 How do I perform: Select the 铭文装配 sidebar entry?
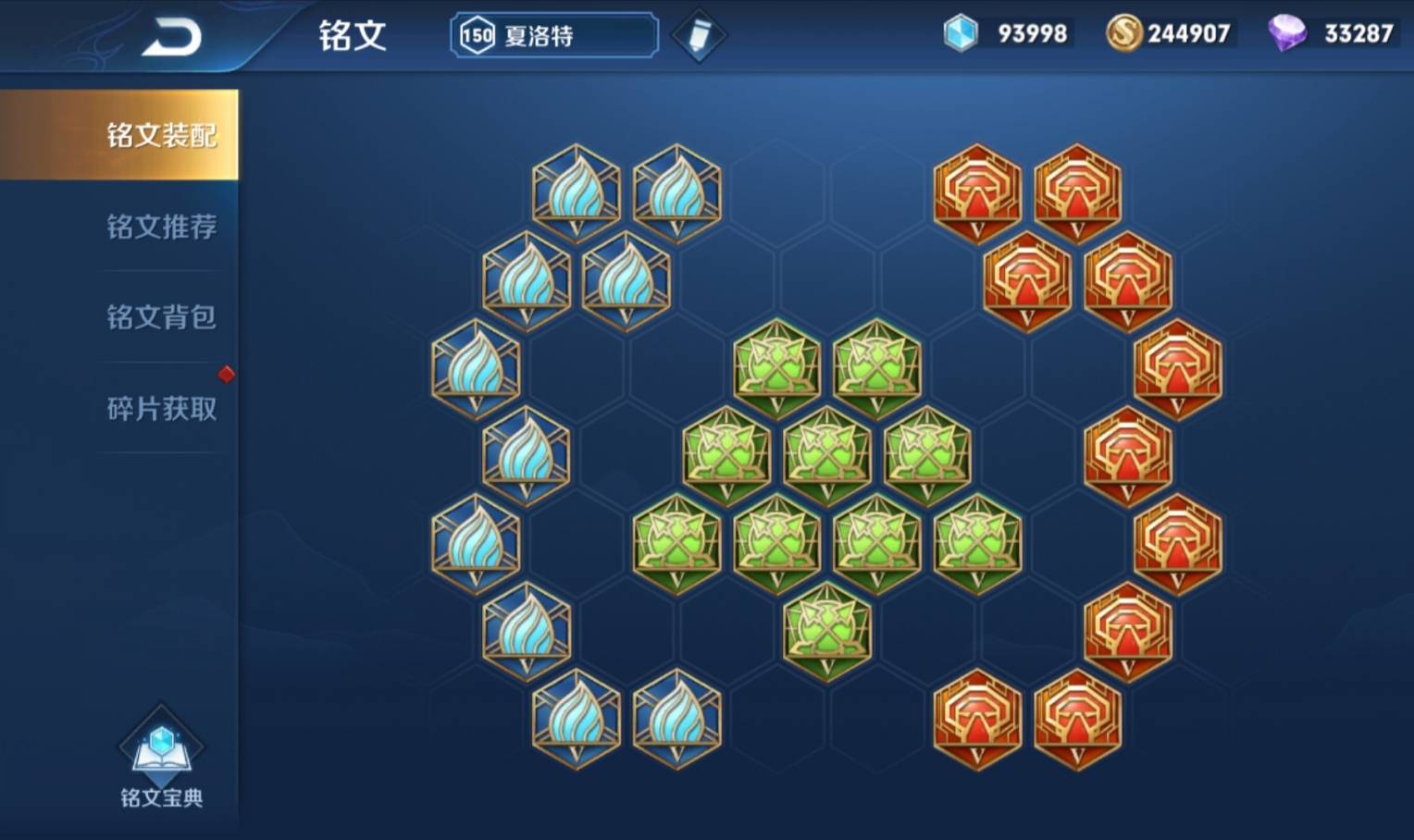[x=162, y=134]
